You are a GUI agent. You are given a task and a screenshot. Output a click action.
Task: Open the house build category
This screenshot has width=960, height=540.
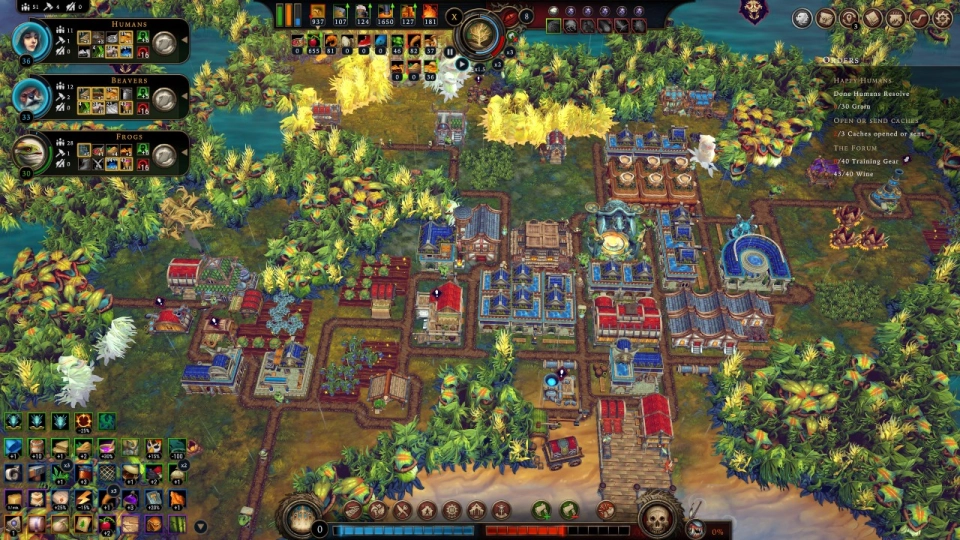point(428,510)
